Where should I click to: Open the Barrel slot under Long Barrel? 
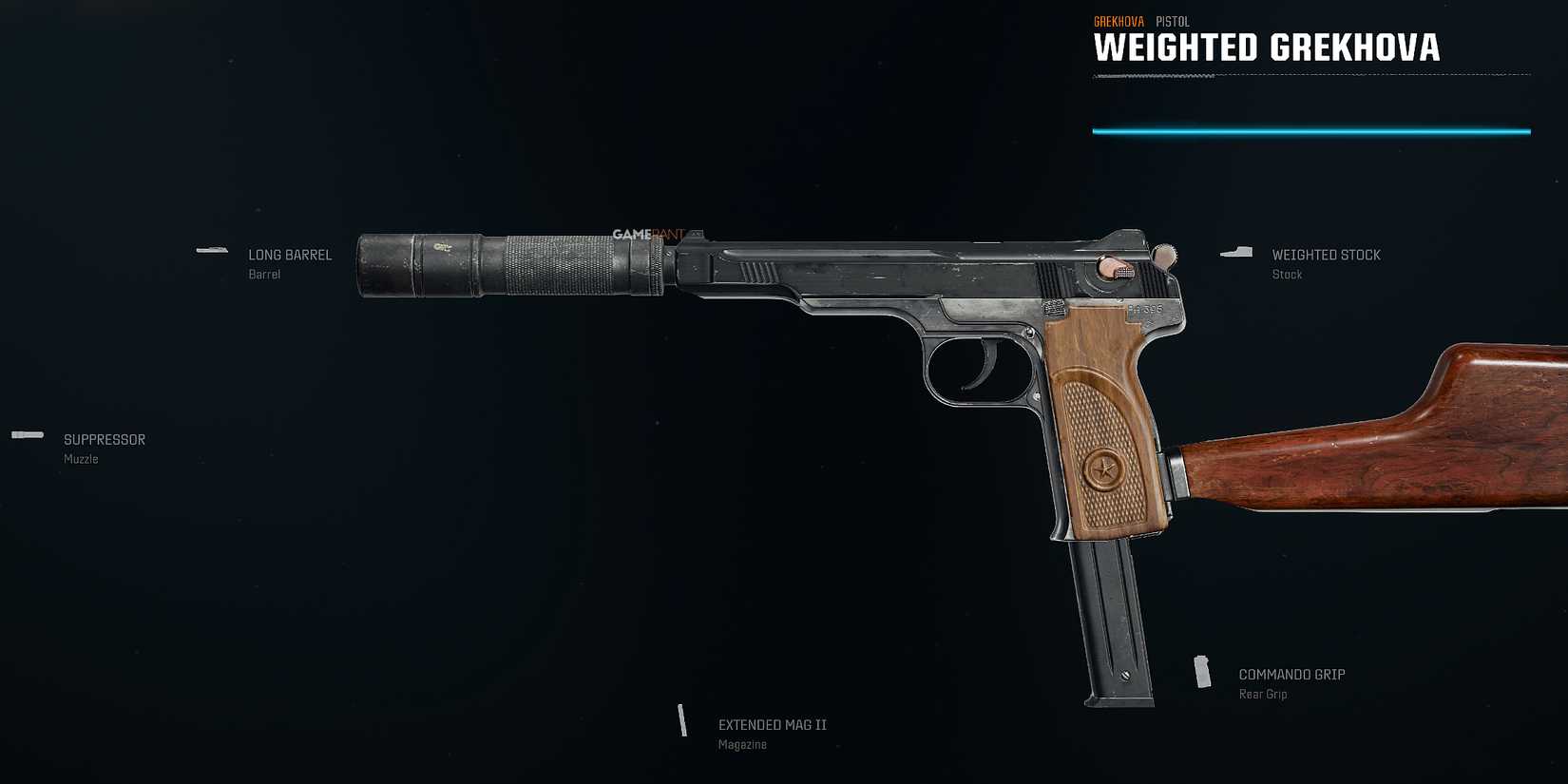[x=264, y=274]
